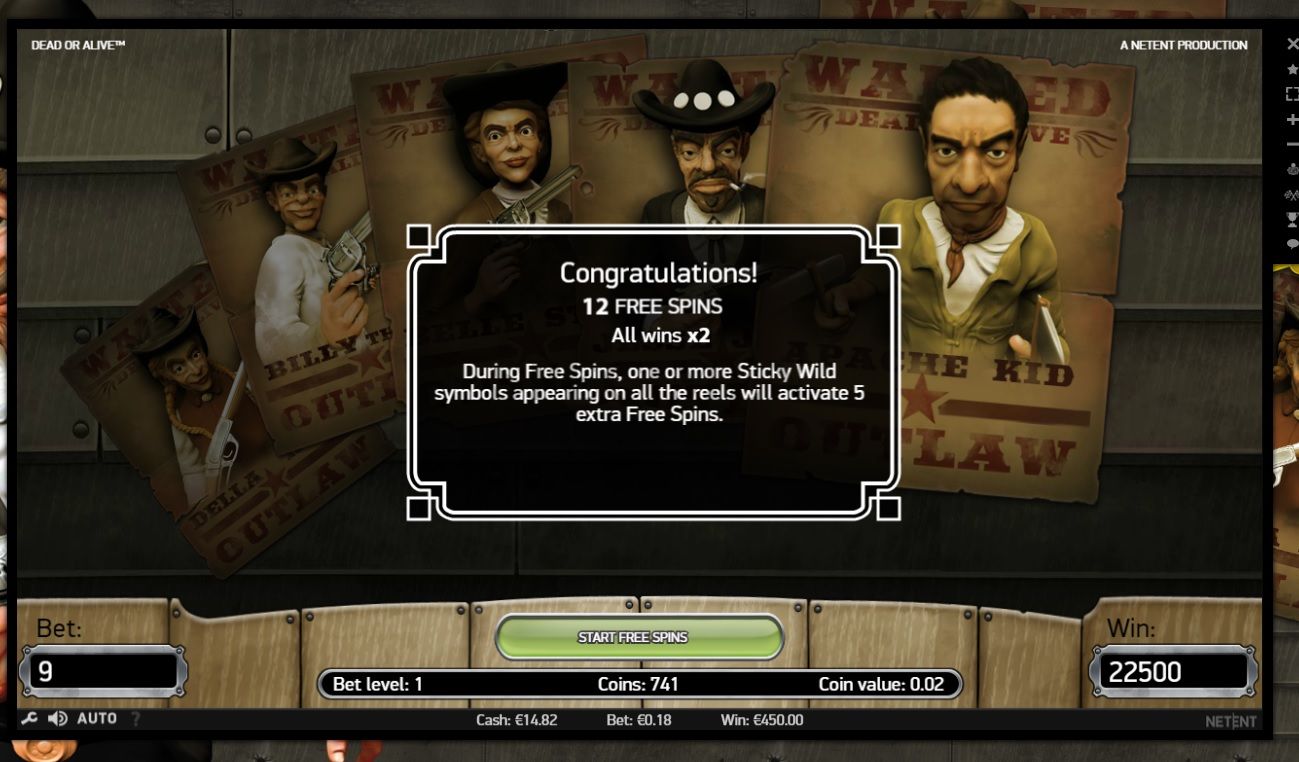
Task: Open the wrench game settings
Action: tap(29, 719)
